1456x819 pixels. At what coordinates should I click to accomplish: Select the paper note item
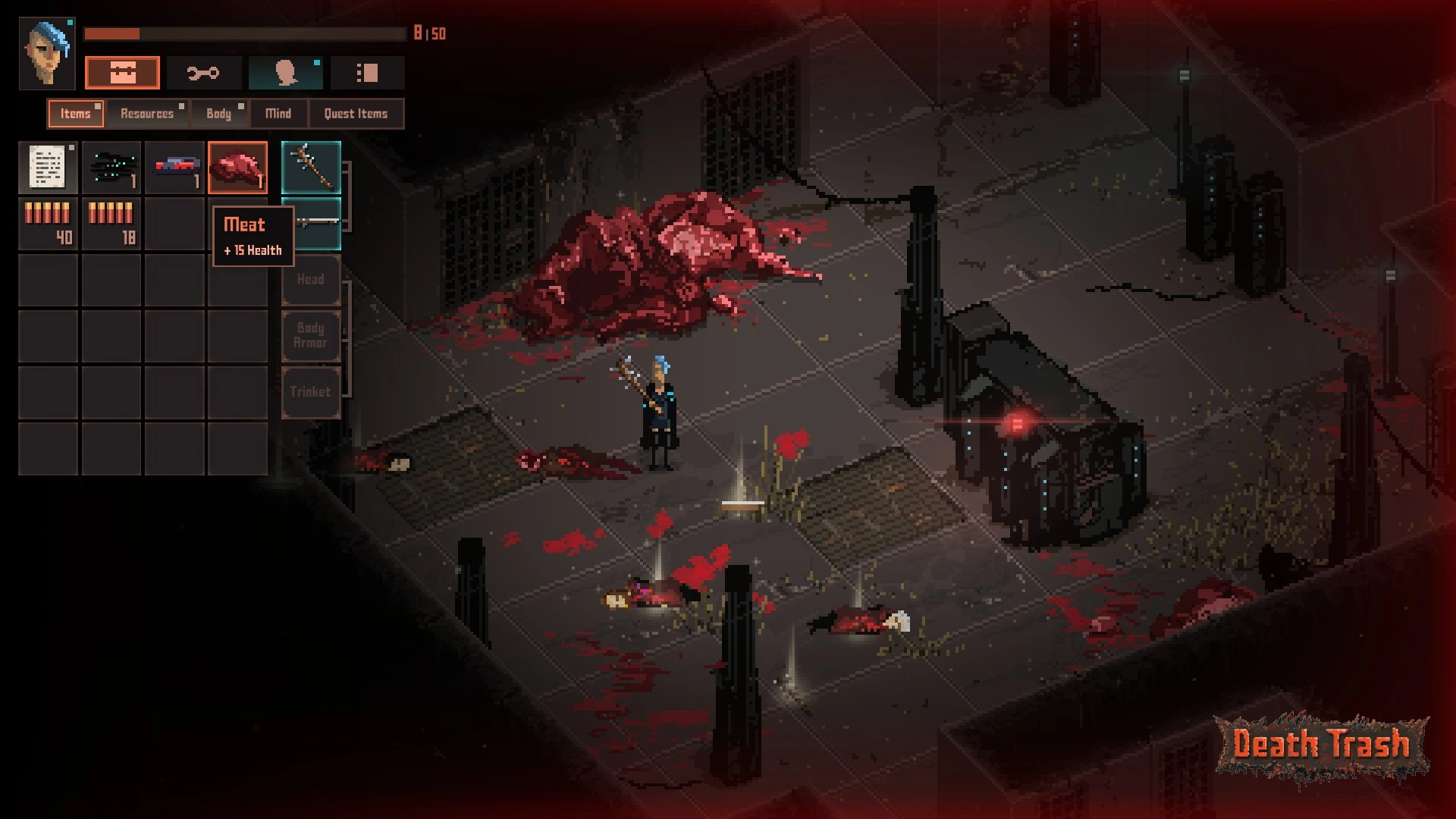(48, 168)
